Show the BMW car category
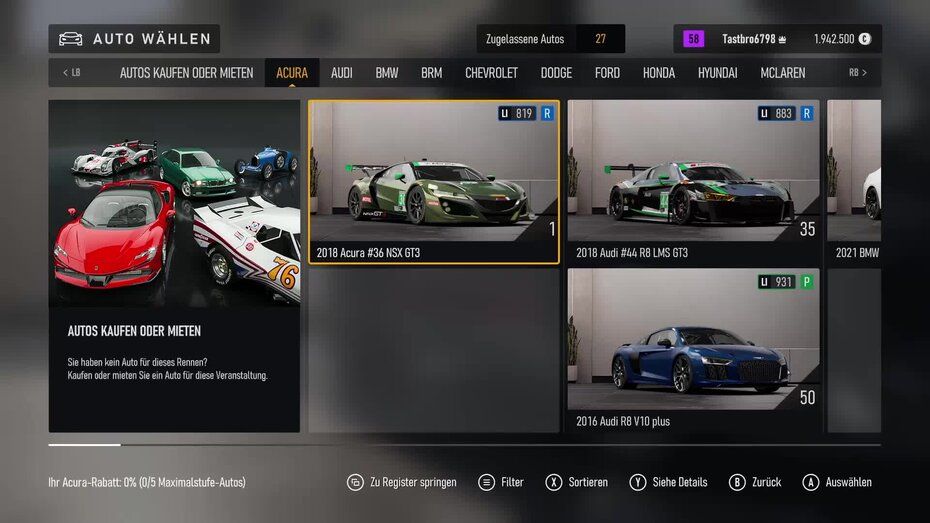 pyautogui.click(x=387, y=73)
